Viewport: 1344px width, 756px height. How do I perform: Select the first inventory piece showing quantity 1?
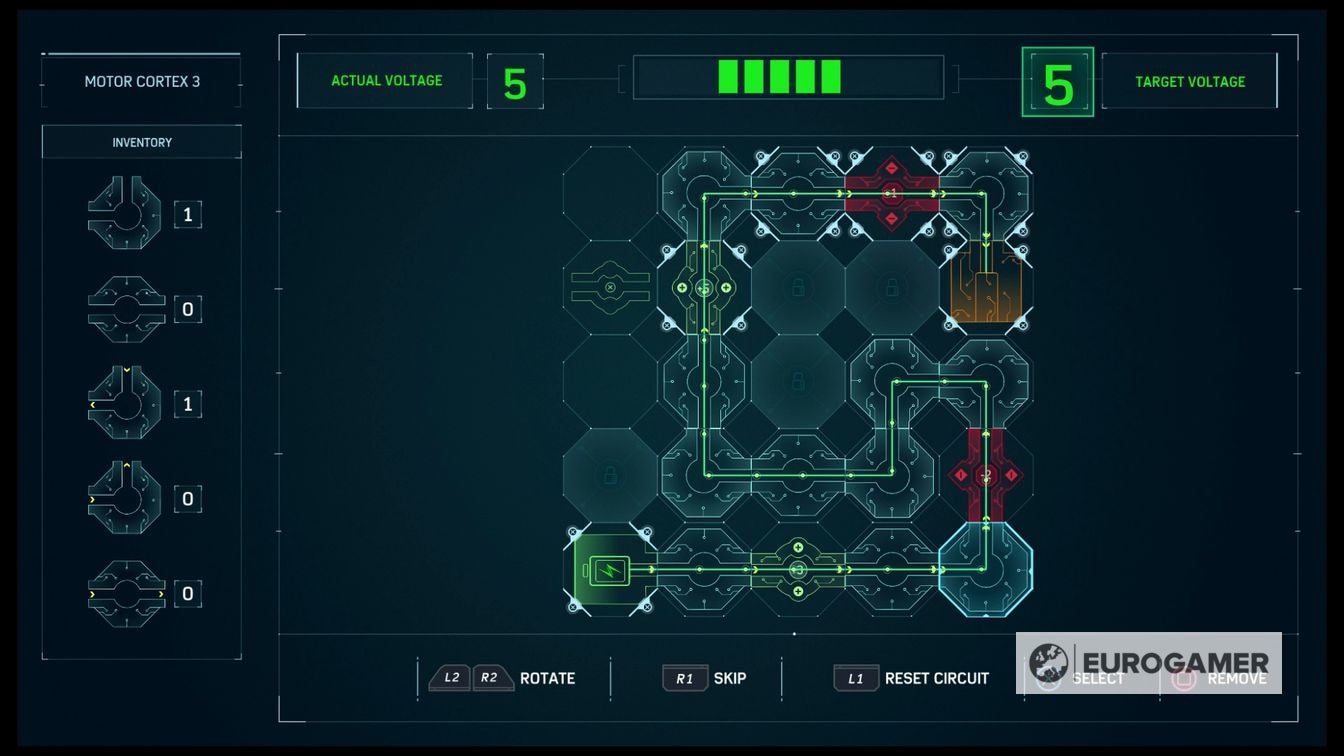point(123,213)
